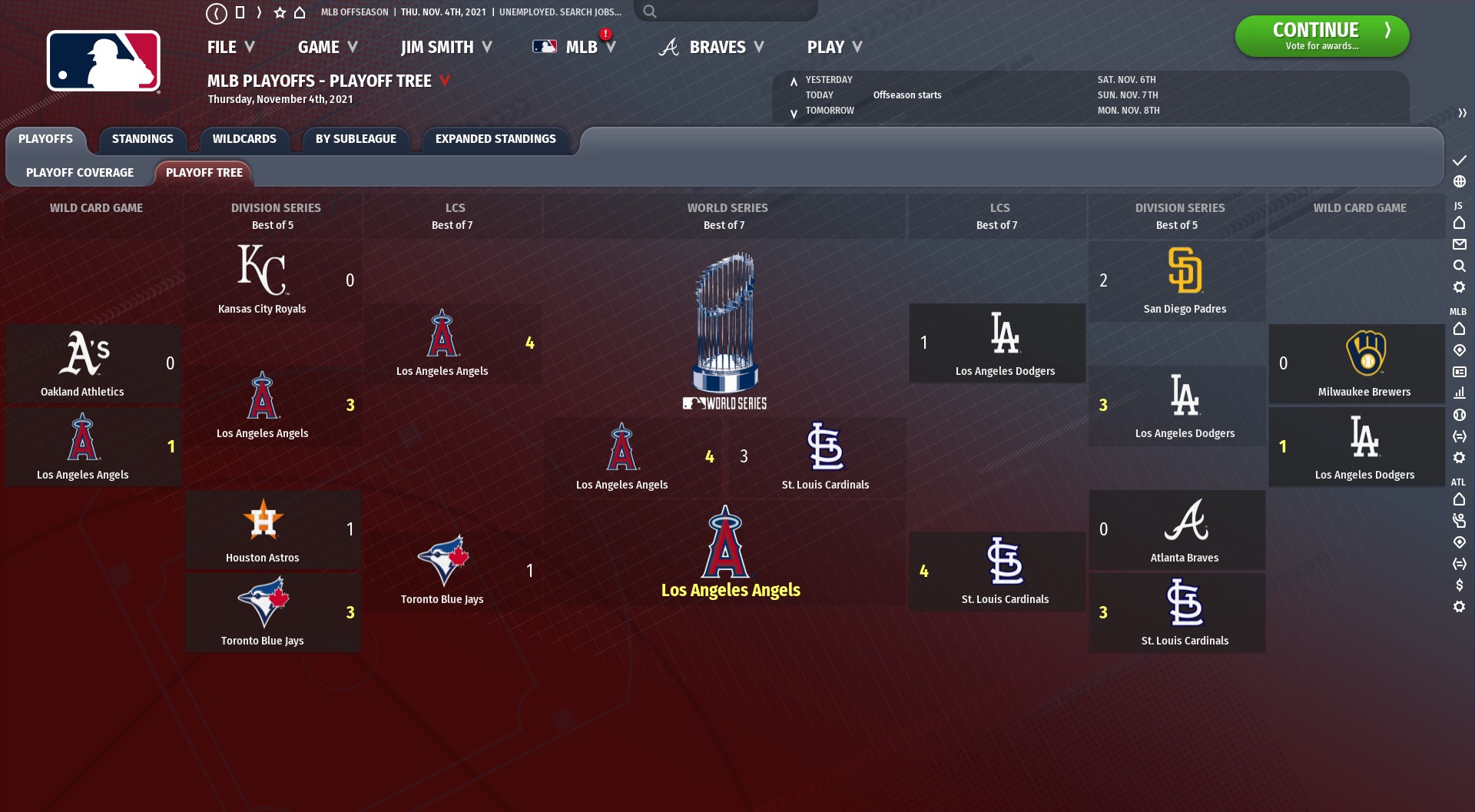
Task: Go back with the left arrow navigation button
Action: 217,13
